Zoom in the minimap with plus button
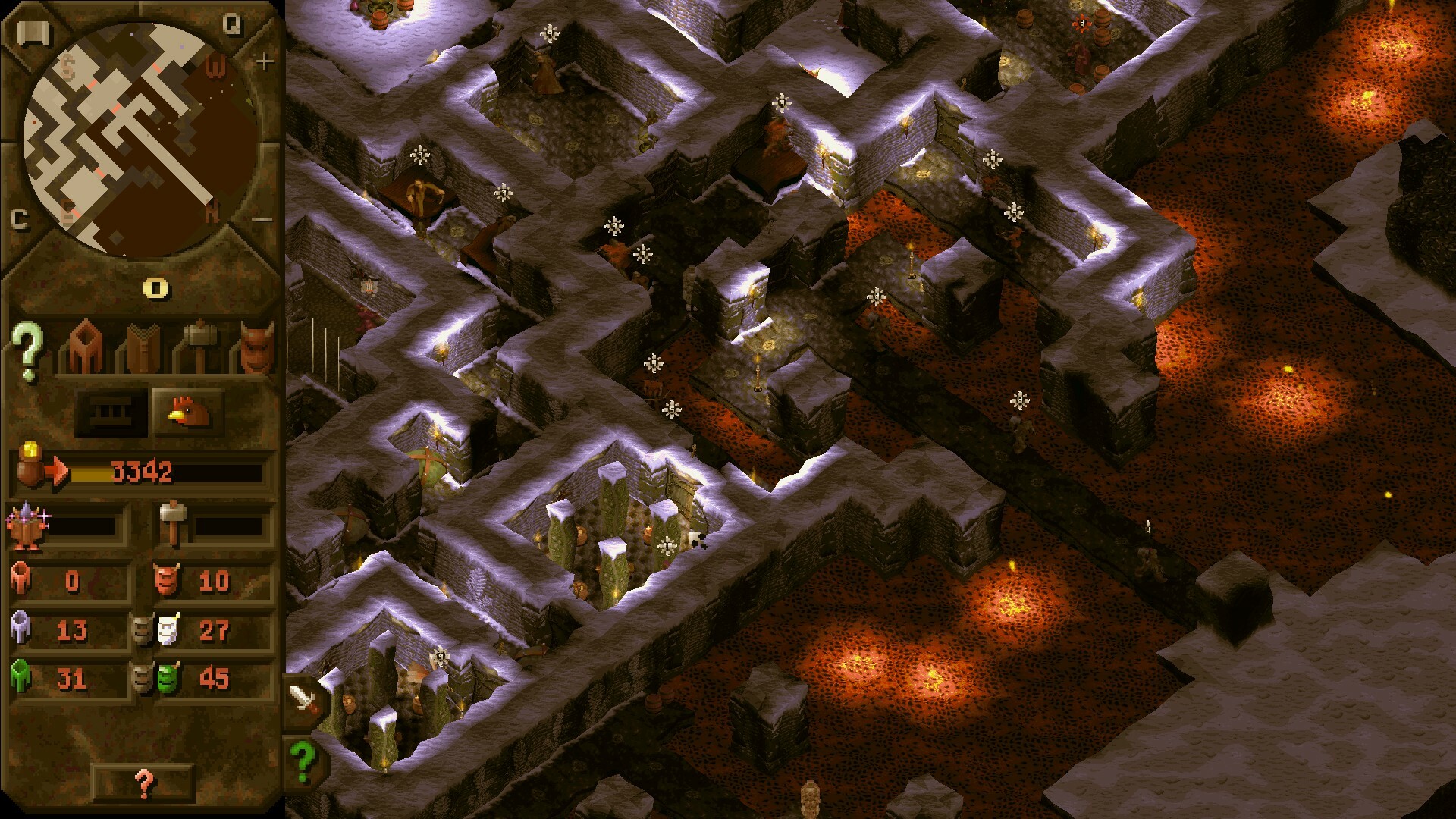The width and height of the screenshot is (1456, 819). [x=266, y=63]
